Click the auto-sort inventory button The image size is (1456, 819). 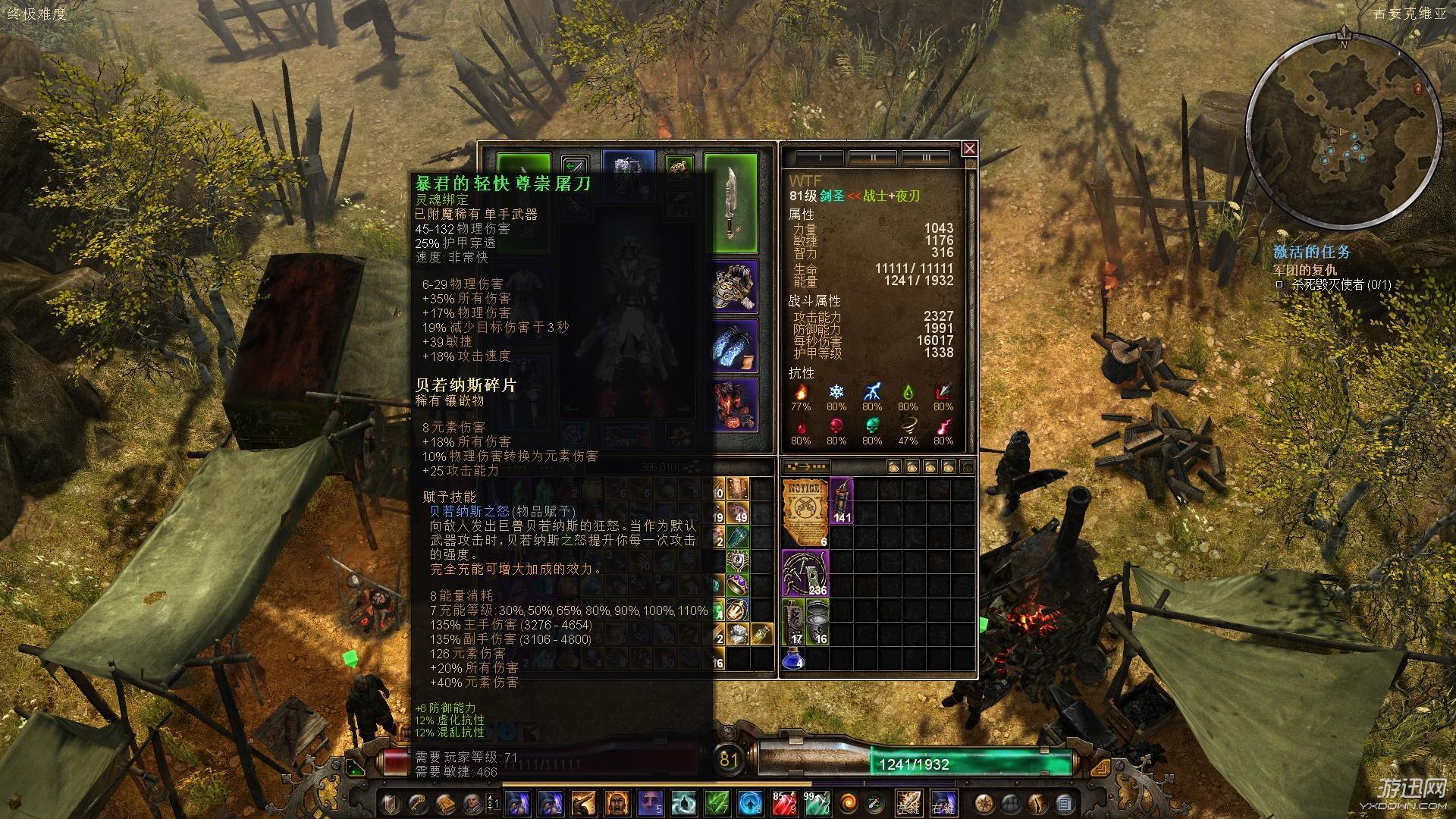coord(806,466)
